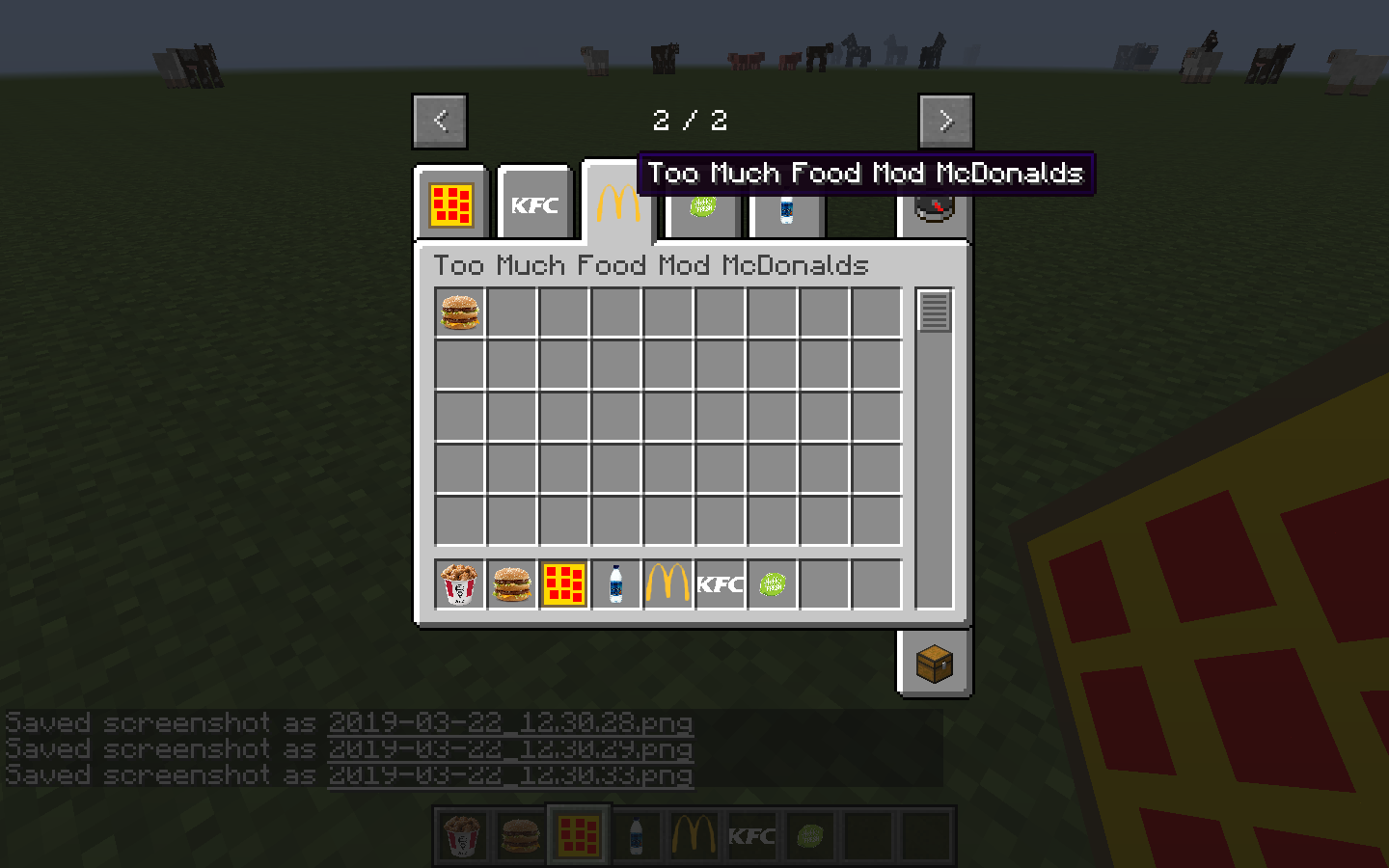This screenshot has width=1389, height=868.
Task: Advance pages using the right arrow button
Action: (945, 121)
